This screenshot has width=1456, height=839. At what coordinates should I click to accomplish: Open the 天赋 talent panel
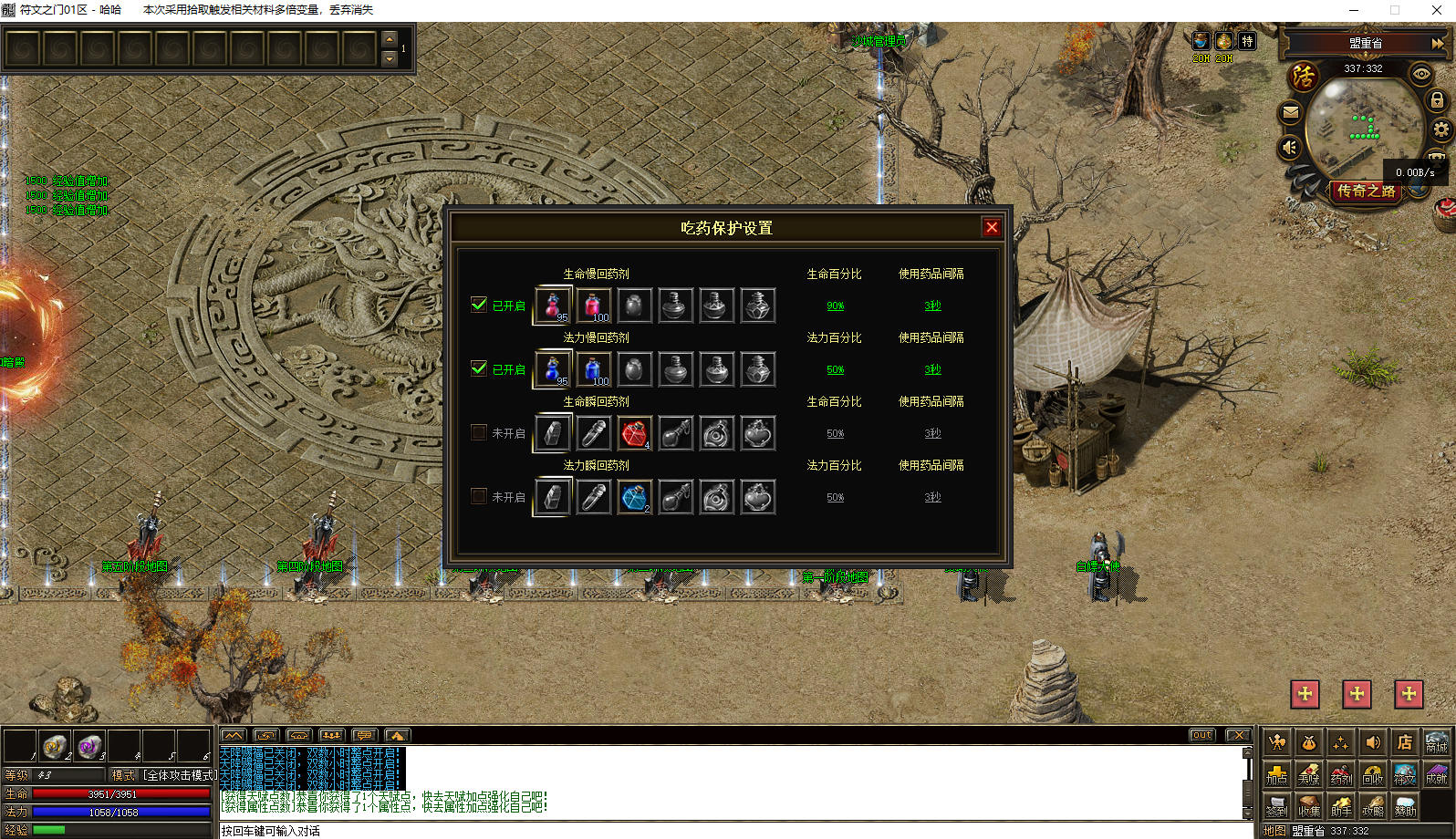coord(1309,775)
